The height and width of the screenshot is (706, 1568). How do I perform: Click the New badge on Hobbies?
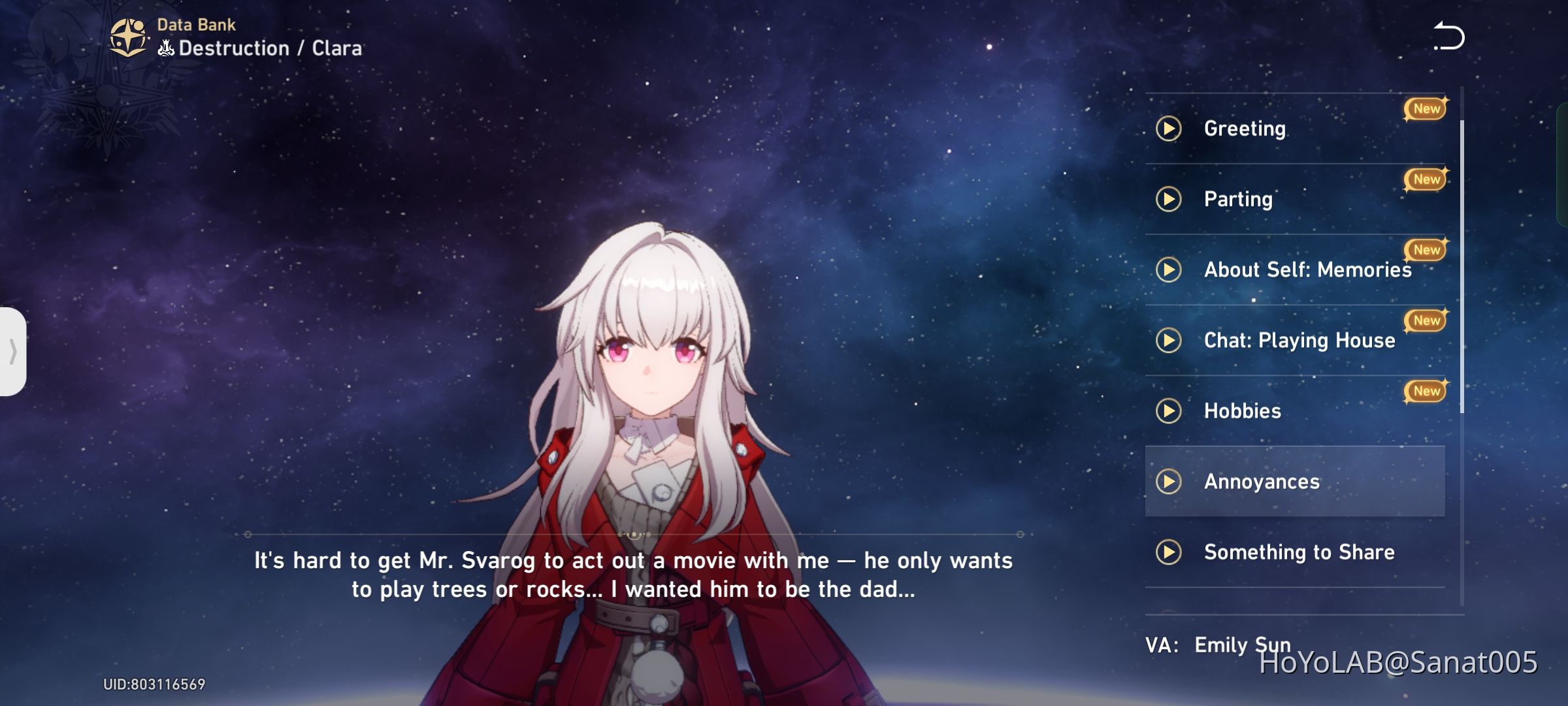pos(1425,390)
